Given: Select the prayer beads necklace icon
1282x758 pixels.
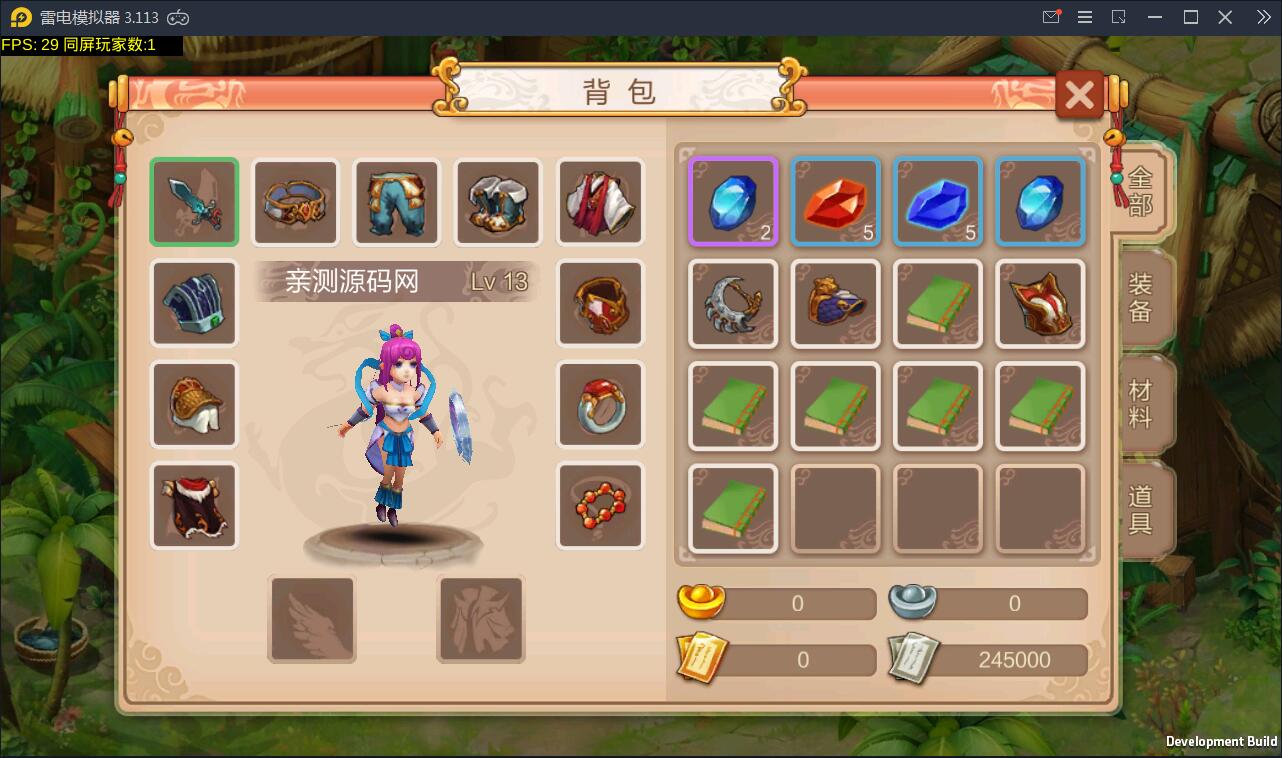Looking at the screenshot, I should [x=599, y=505].
